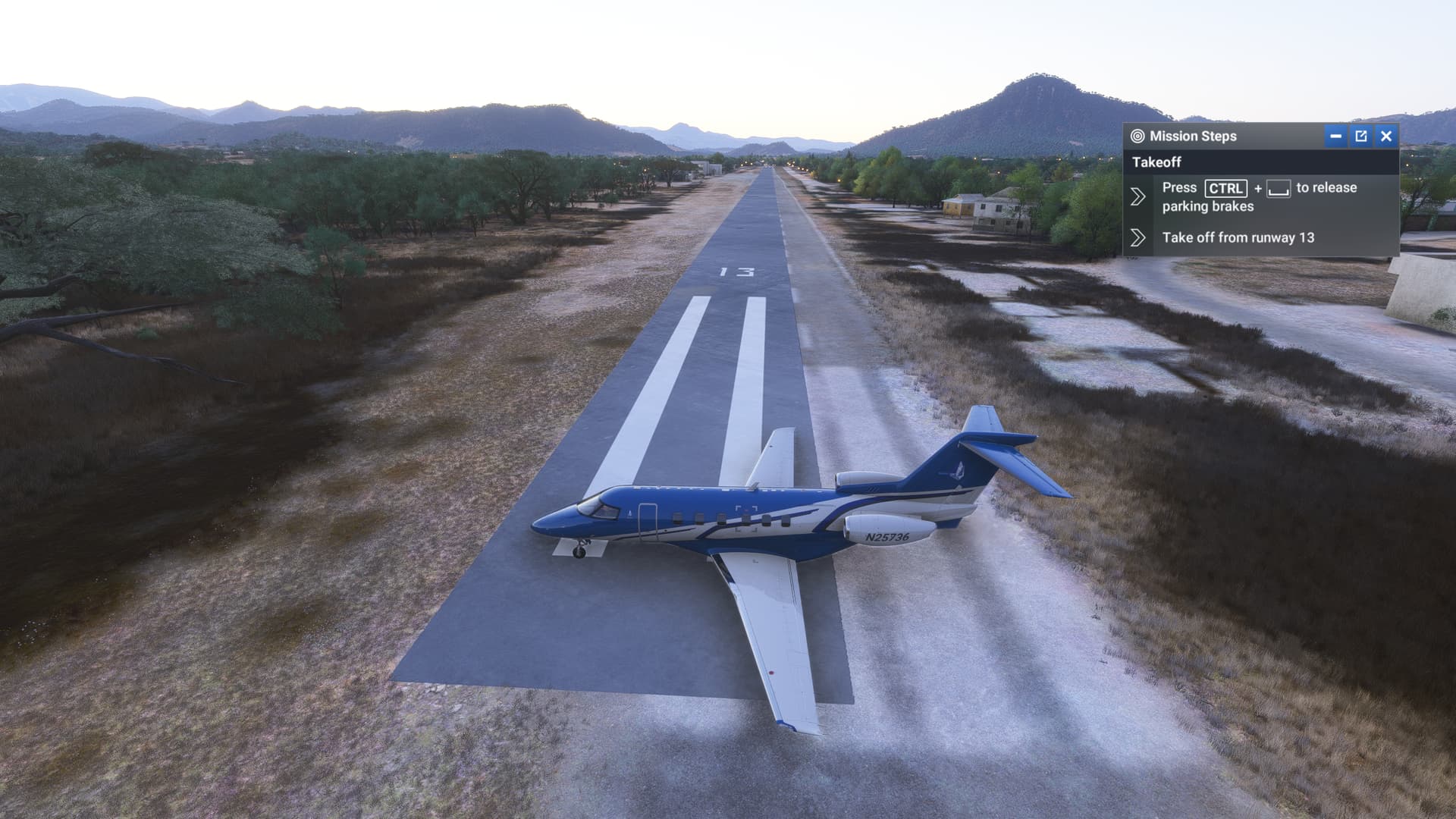The width and height of the screenshot is (1456, 819).
Task: Collapse the Takeoff objectives list
Action: point(1156,162)
